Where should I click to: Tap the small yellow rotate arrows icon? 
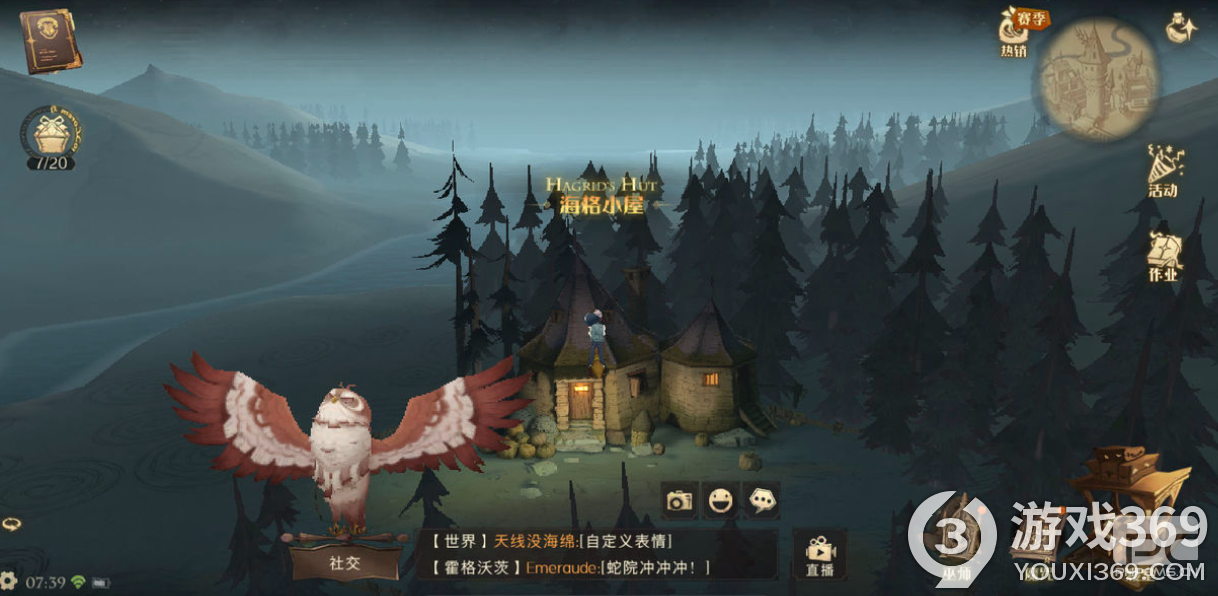[11, 523]
